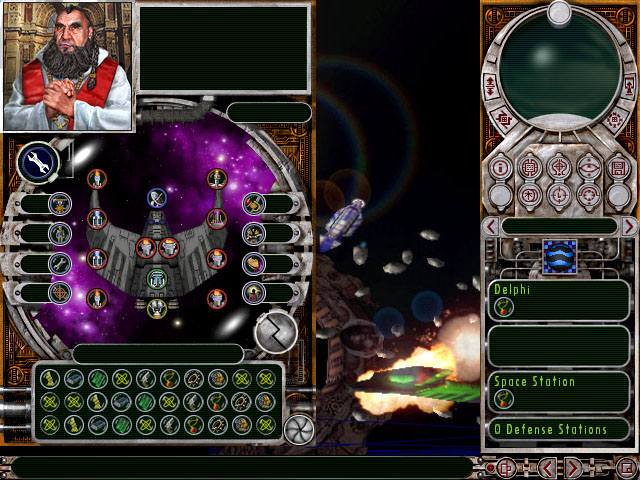This screenshot has height=480, width=640.
Task: Click the blue waves planet icon
Action: (560, 256)
